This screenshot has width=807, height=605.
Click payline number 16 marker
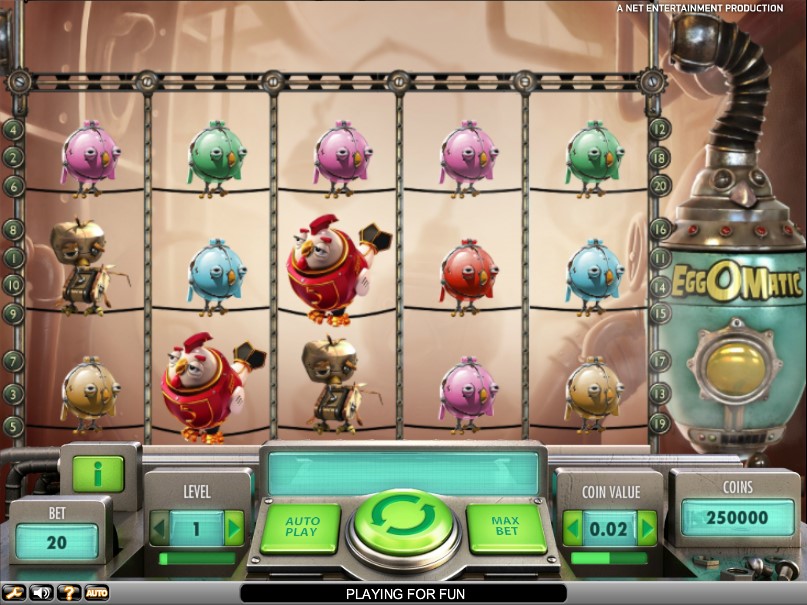coord(660,229)
